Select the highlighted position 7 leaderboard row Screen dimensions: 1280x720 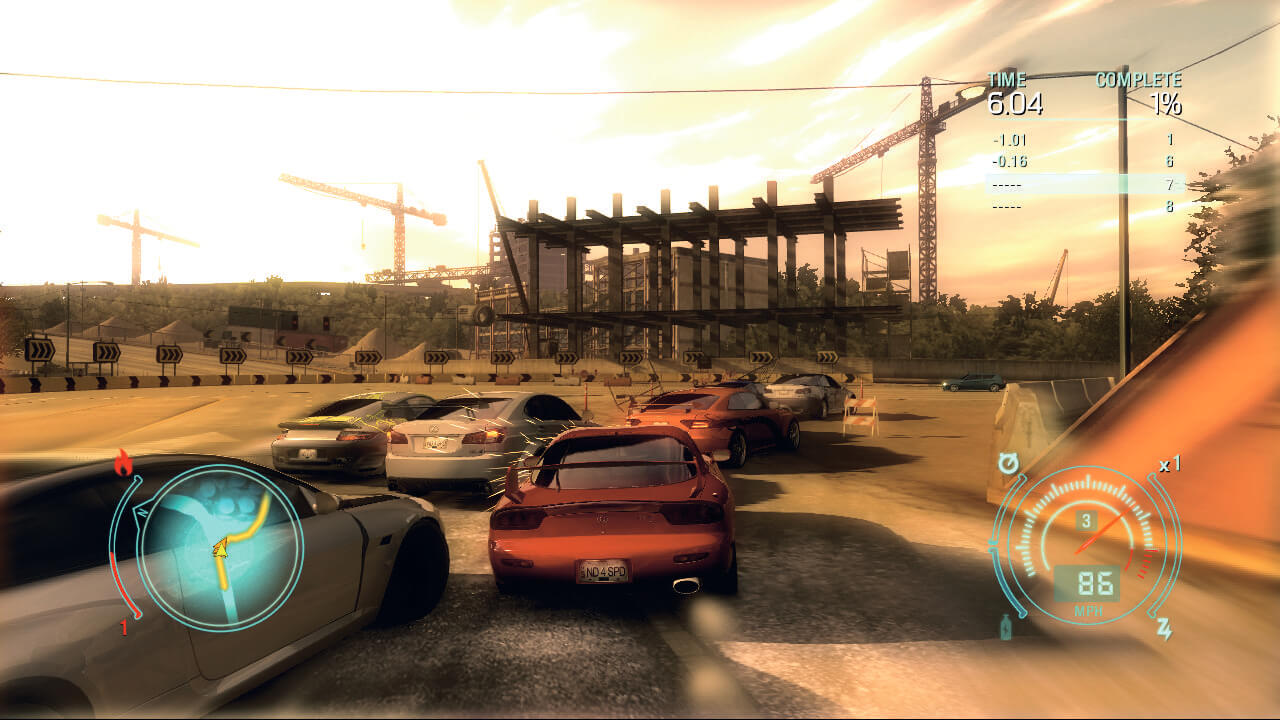[x=1084, y=184]
